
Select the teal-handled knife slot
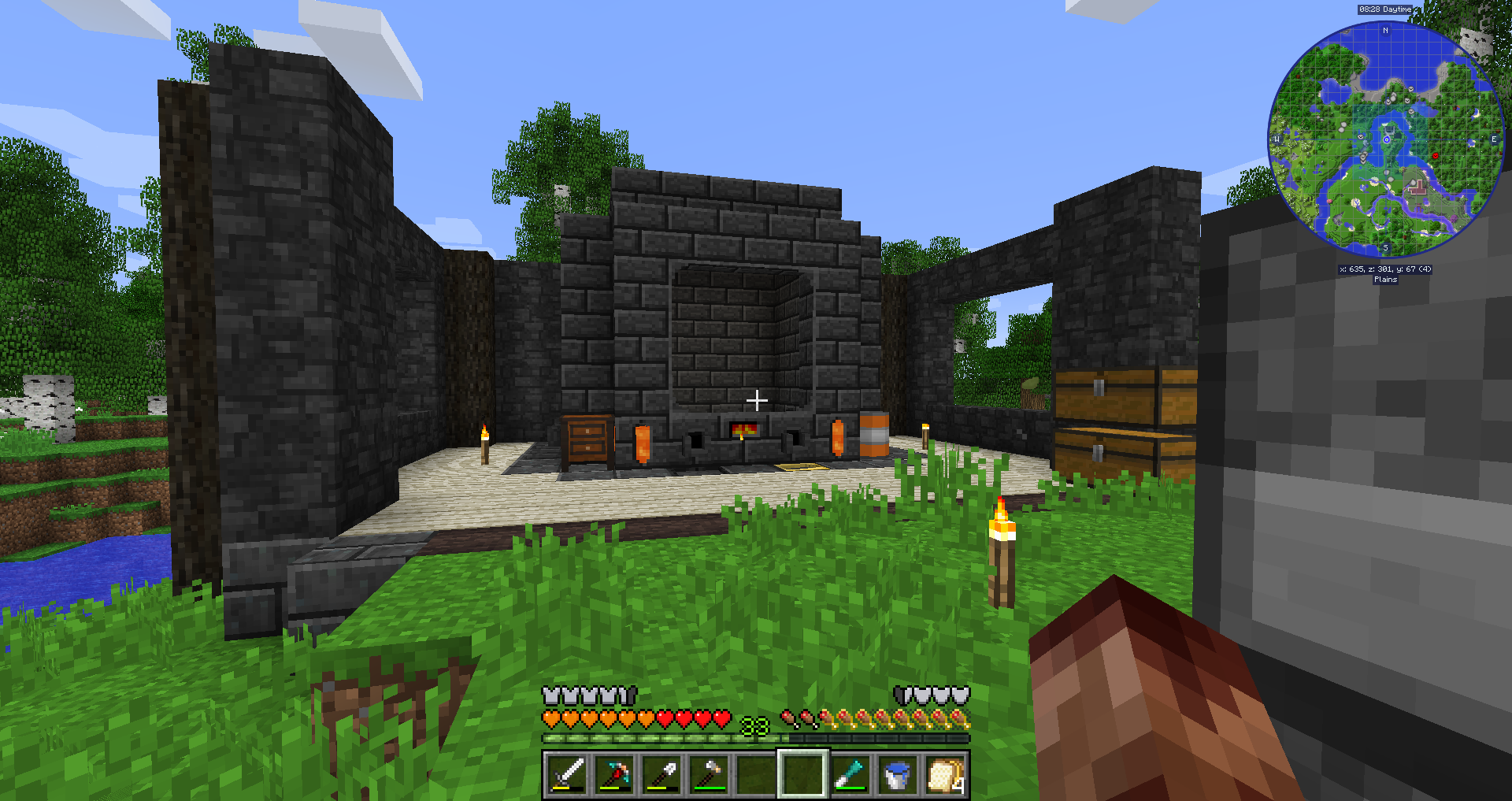(x=850, y=773)
